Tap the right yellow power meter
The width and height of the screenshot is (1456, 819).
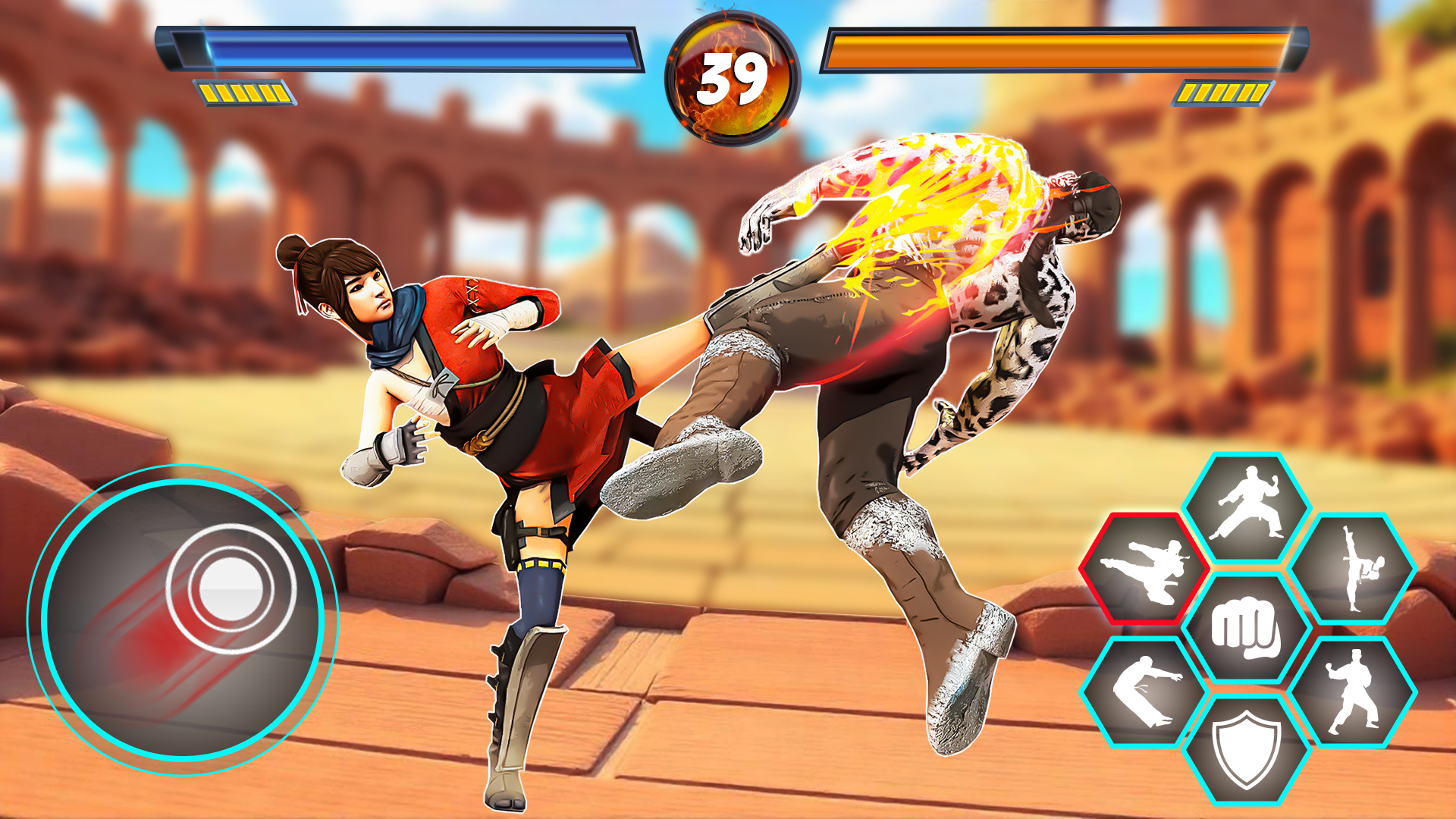[1222, 94]
